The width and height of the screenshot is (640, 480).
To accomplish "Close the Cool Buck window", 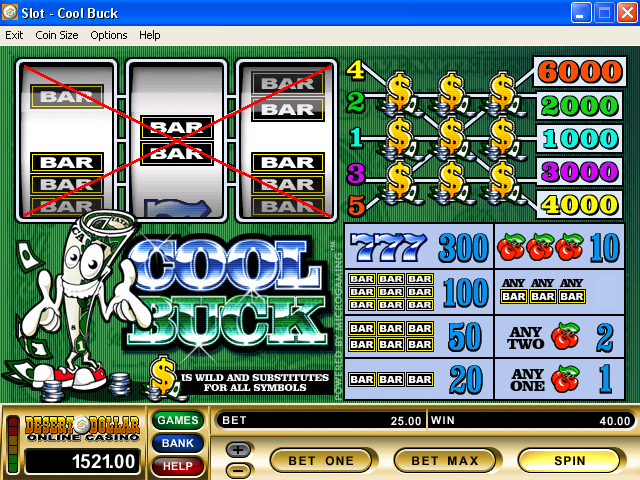I will coord(626,13).
